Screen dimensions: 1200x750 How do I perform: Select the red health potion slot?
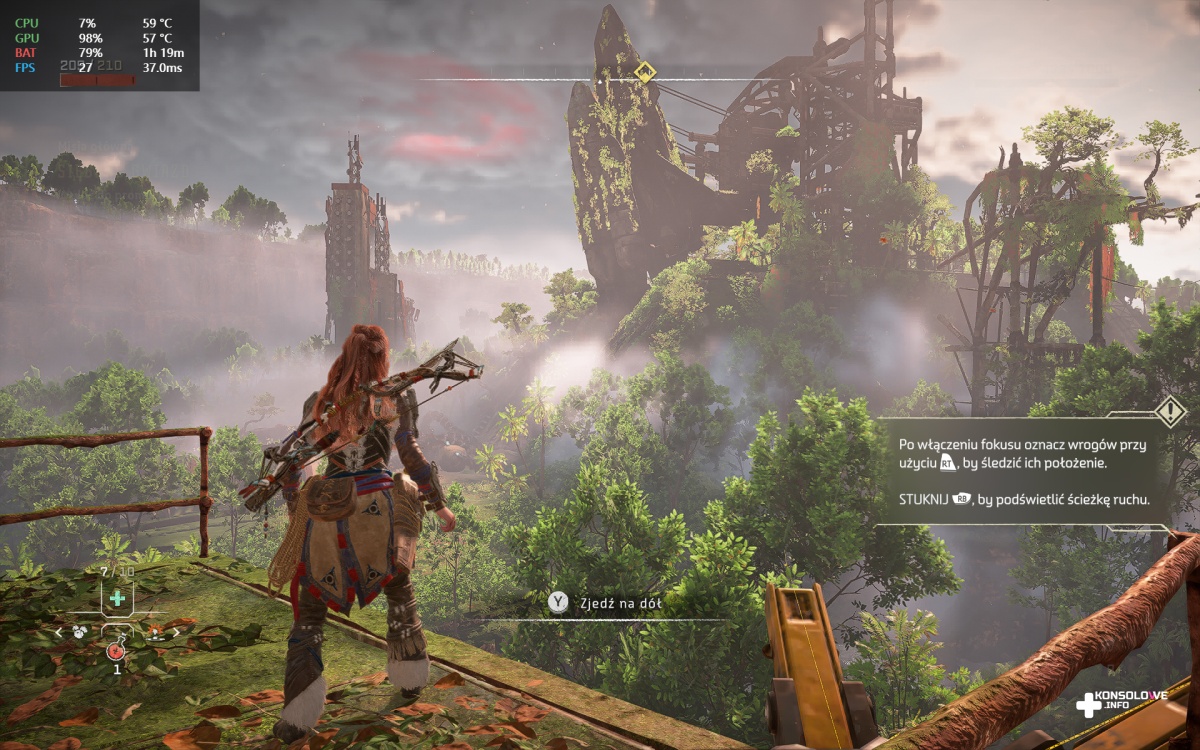click(x=116, y=651)
